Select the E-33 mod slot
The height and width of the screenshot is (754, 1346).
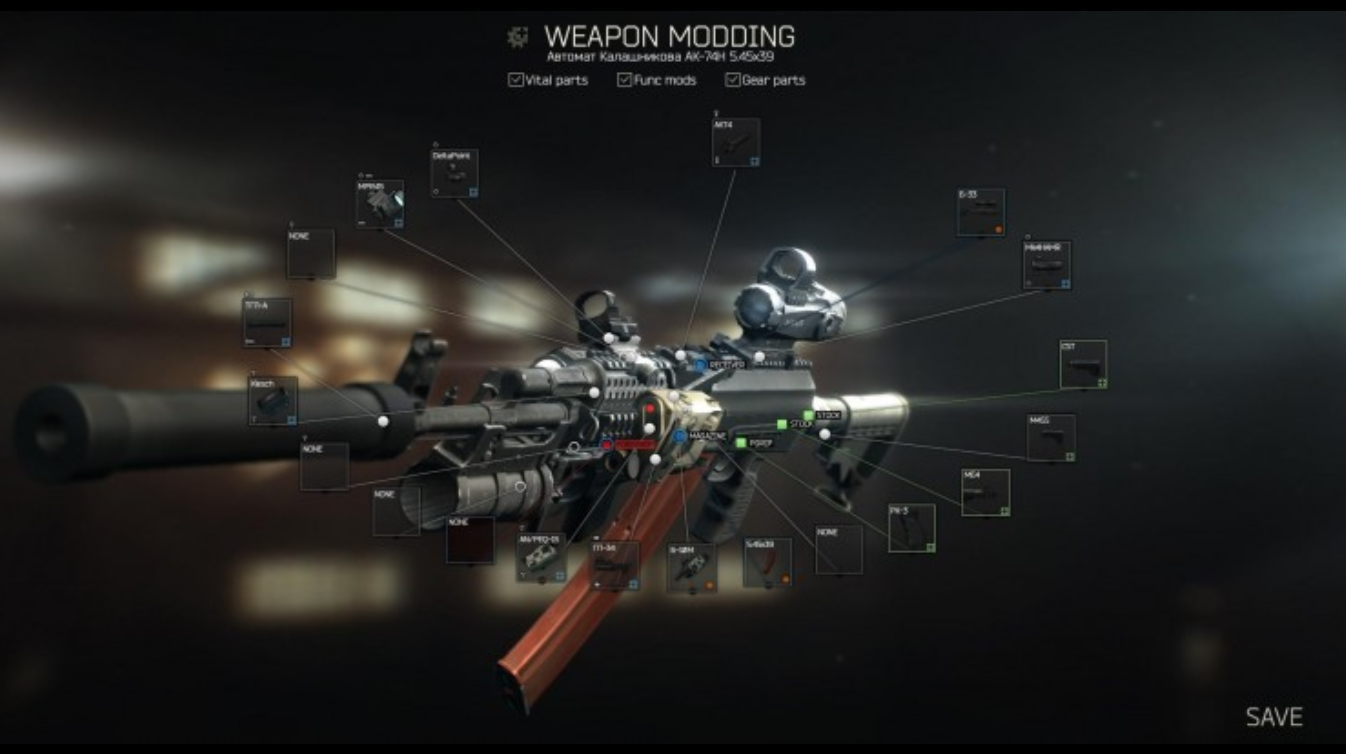[980, 210]
